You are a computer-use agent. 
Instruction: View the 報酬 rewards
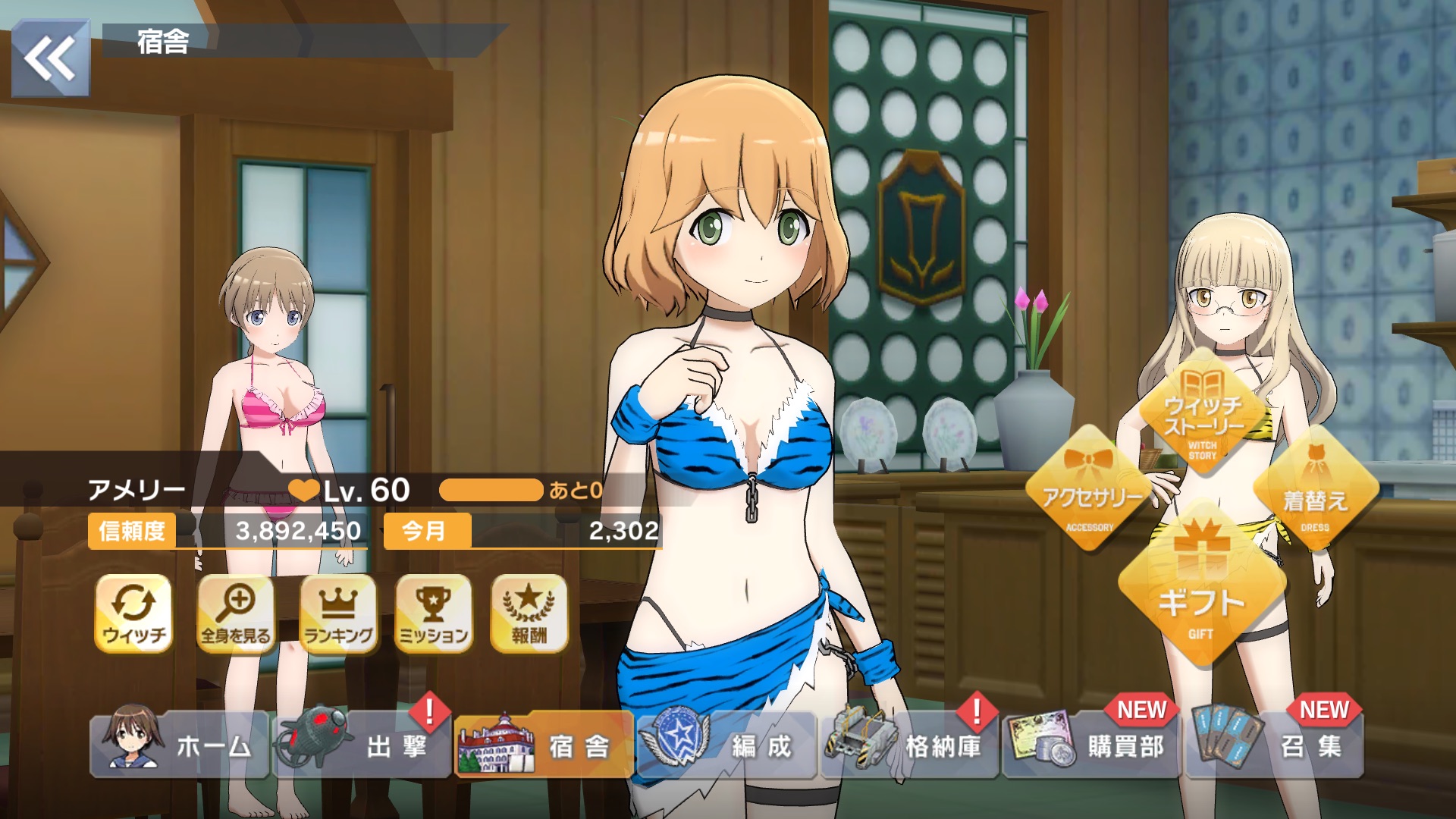[x=529, y=613]
